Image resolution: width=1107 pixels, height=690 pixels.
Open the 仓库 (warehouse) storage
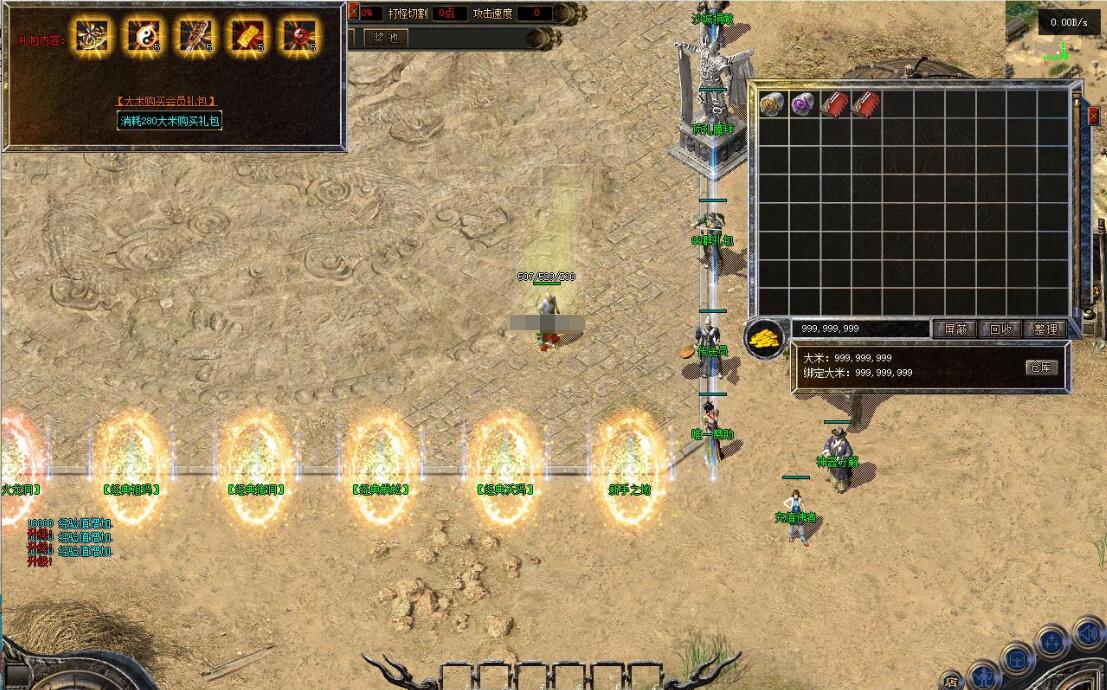pyautogui.click(x=1041, y=367)
